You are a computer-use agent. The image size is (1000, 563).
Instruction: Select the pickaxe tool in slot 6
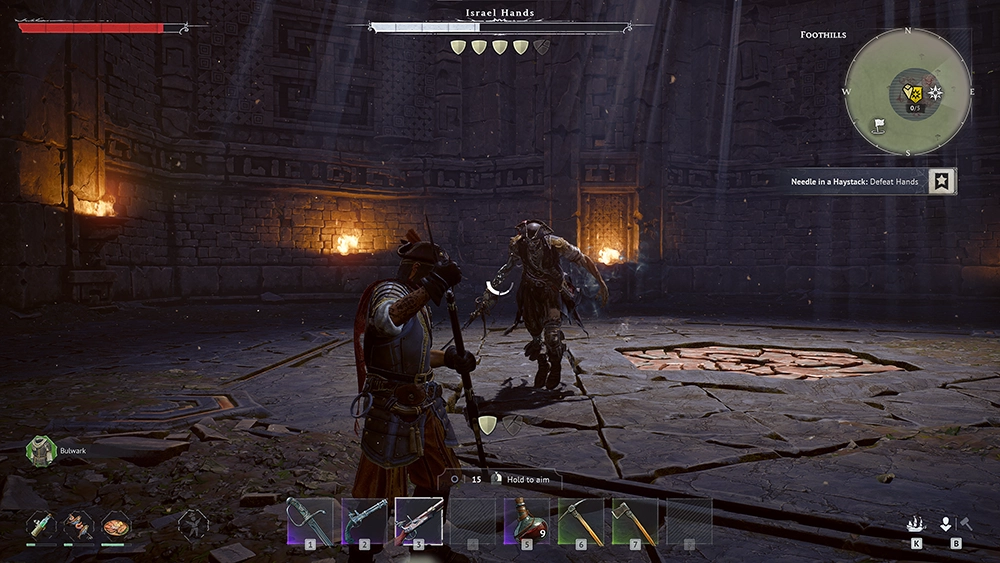click(581, 520)
